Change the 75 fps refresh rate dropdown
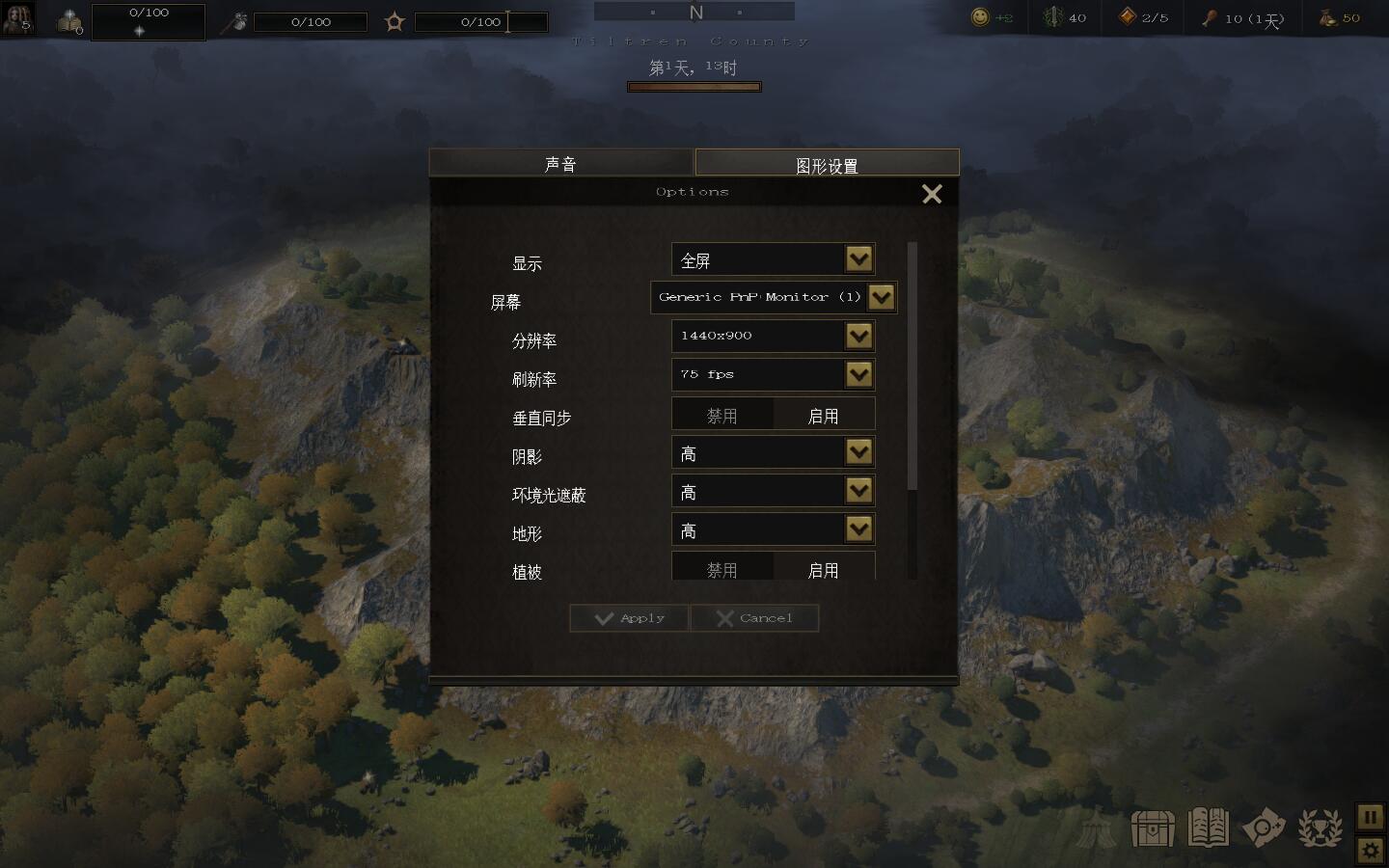This screenshot has width=1389, height=868. click(x=858, y=375)
